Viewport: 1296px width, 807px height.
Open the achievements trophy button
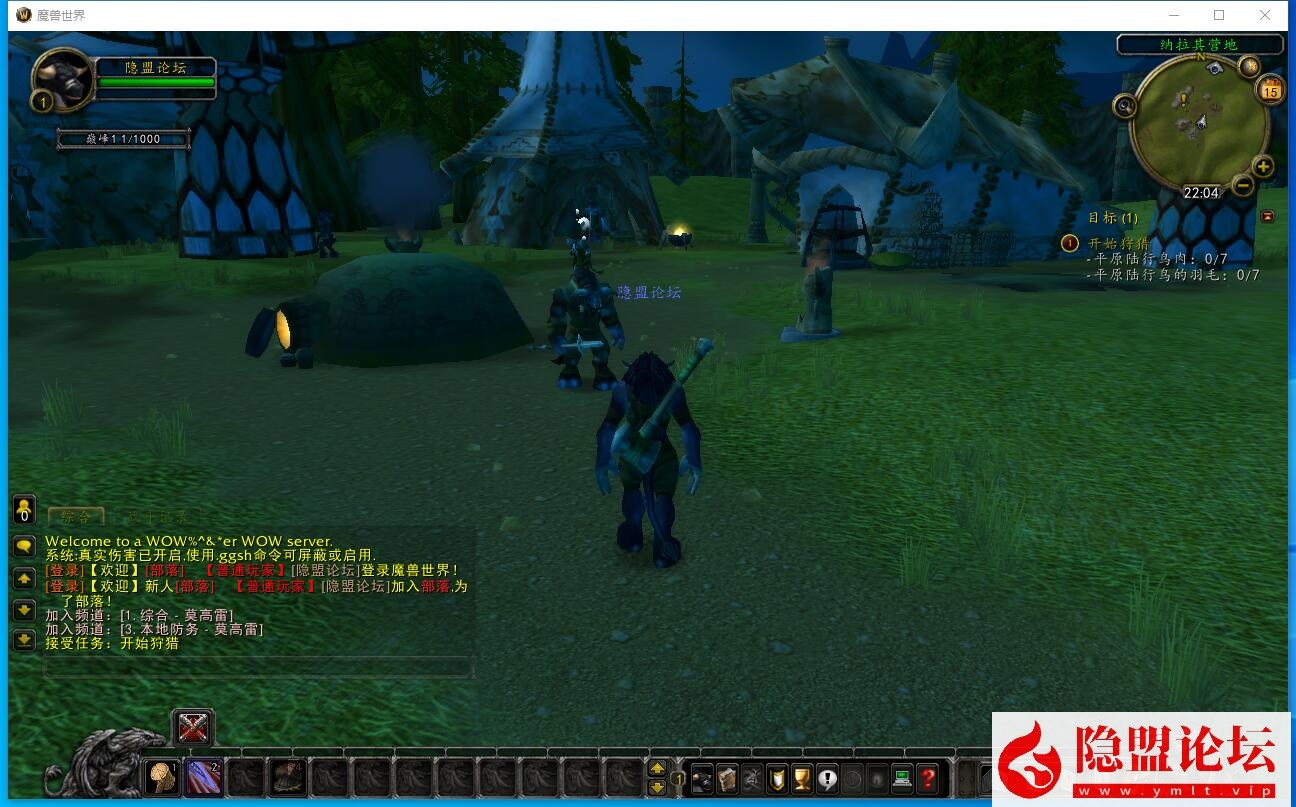point(802,778)
